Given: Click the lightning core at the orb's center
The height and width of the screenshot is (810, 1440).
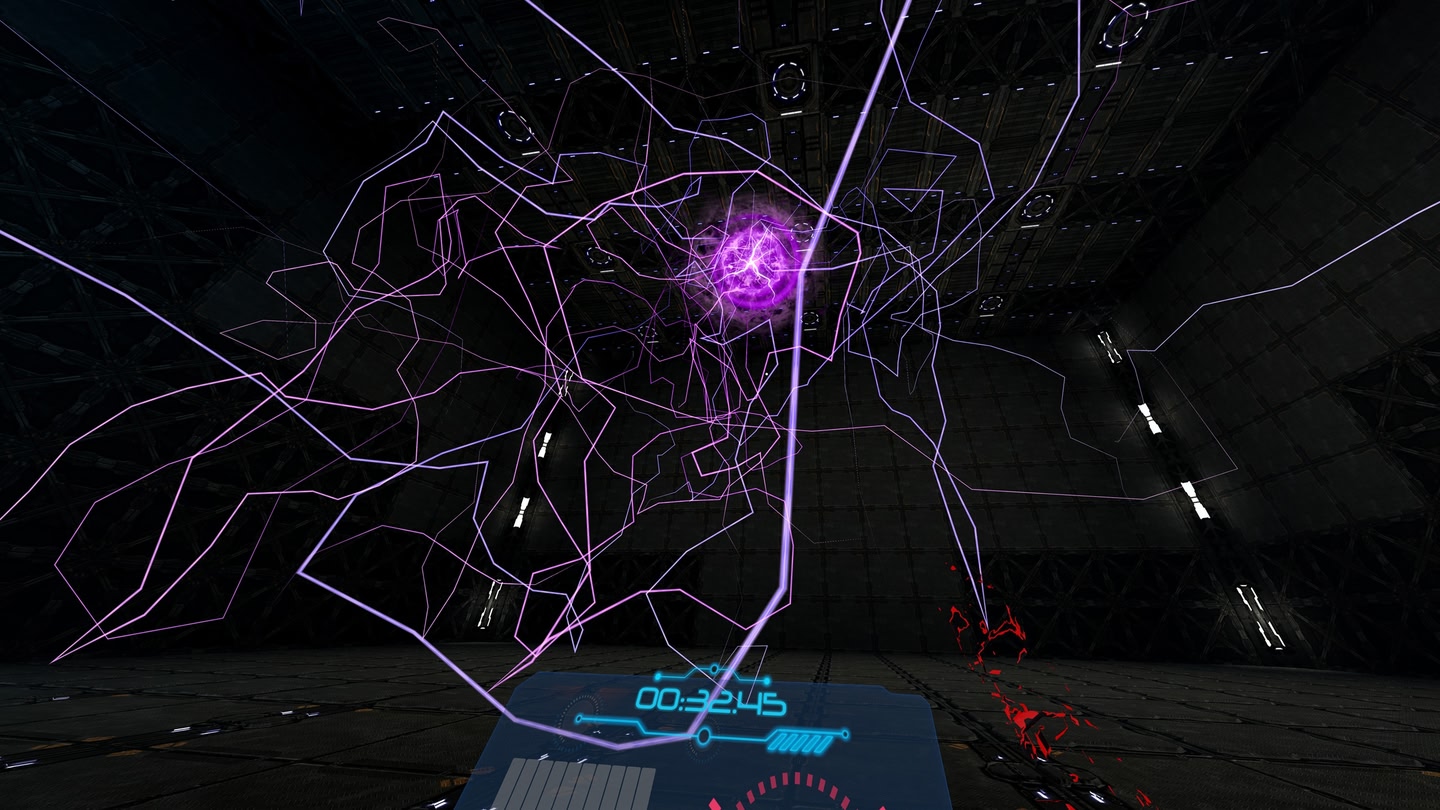Looking at the screenshot, I should pos(752,263).
